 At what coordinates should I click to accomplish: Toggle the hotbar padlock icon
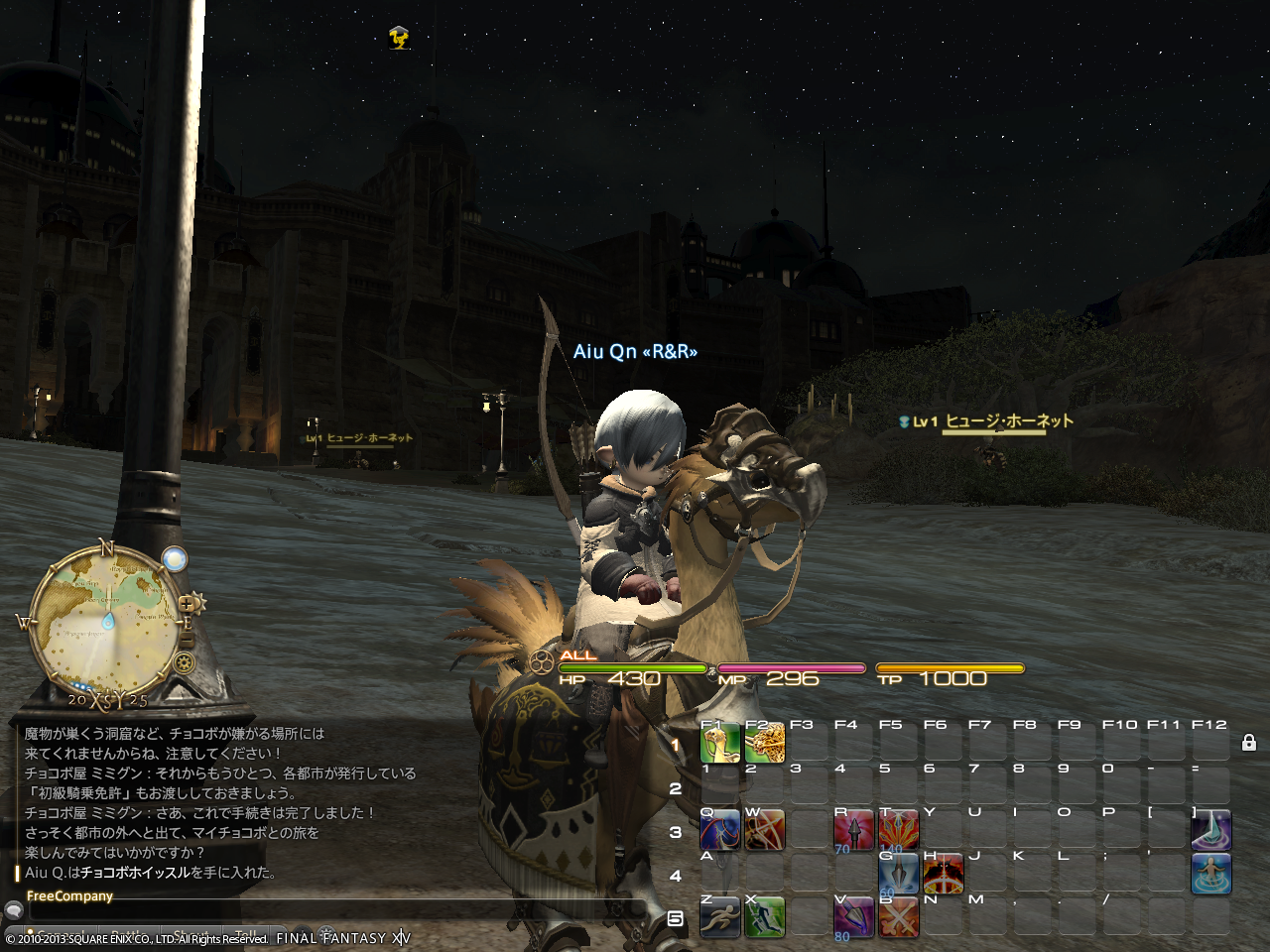(x=1249, y=742)
